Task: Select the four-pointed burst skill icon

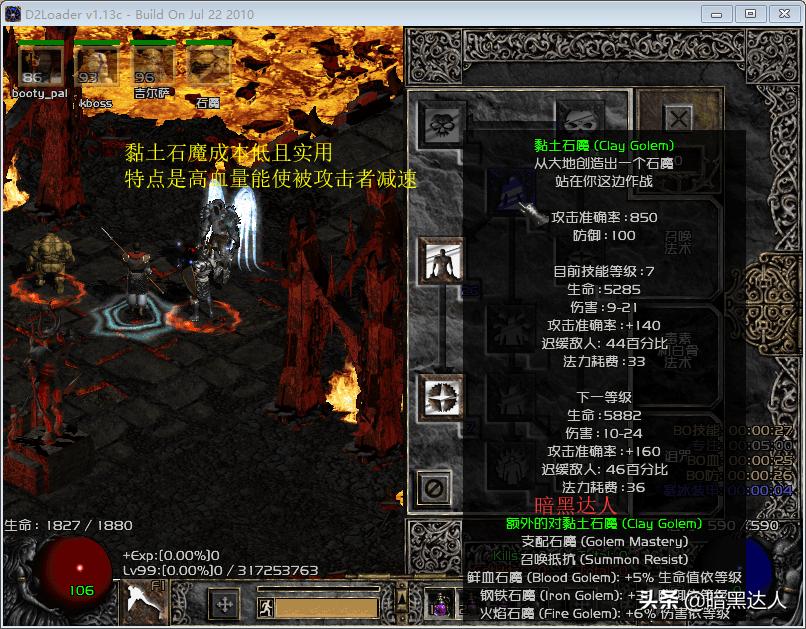Action: 441,397
